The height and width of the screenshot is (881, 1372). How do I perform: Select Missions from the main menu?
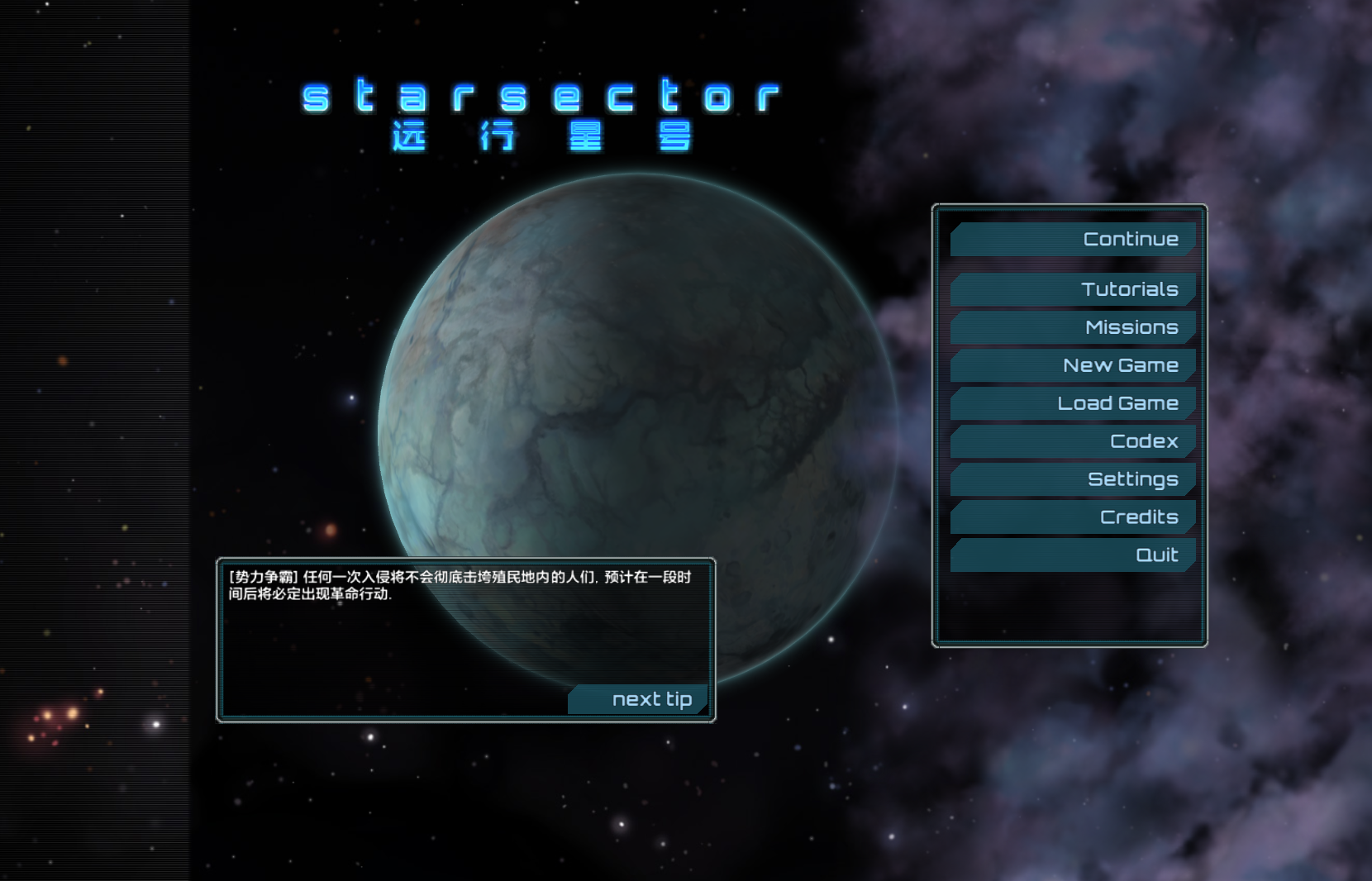point(1073,327)
